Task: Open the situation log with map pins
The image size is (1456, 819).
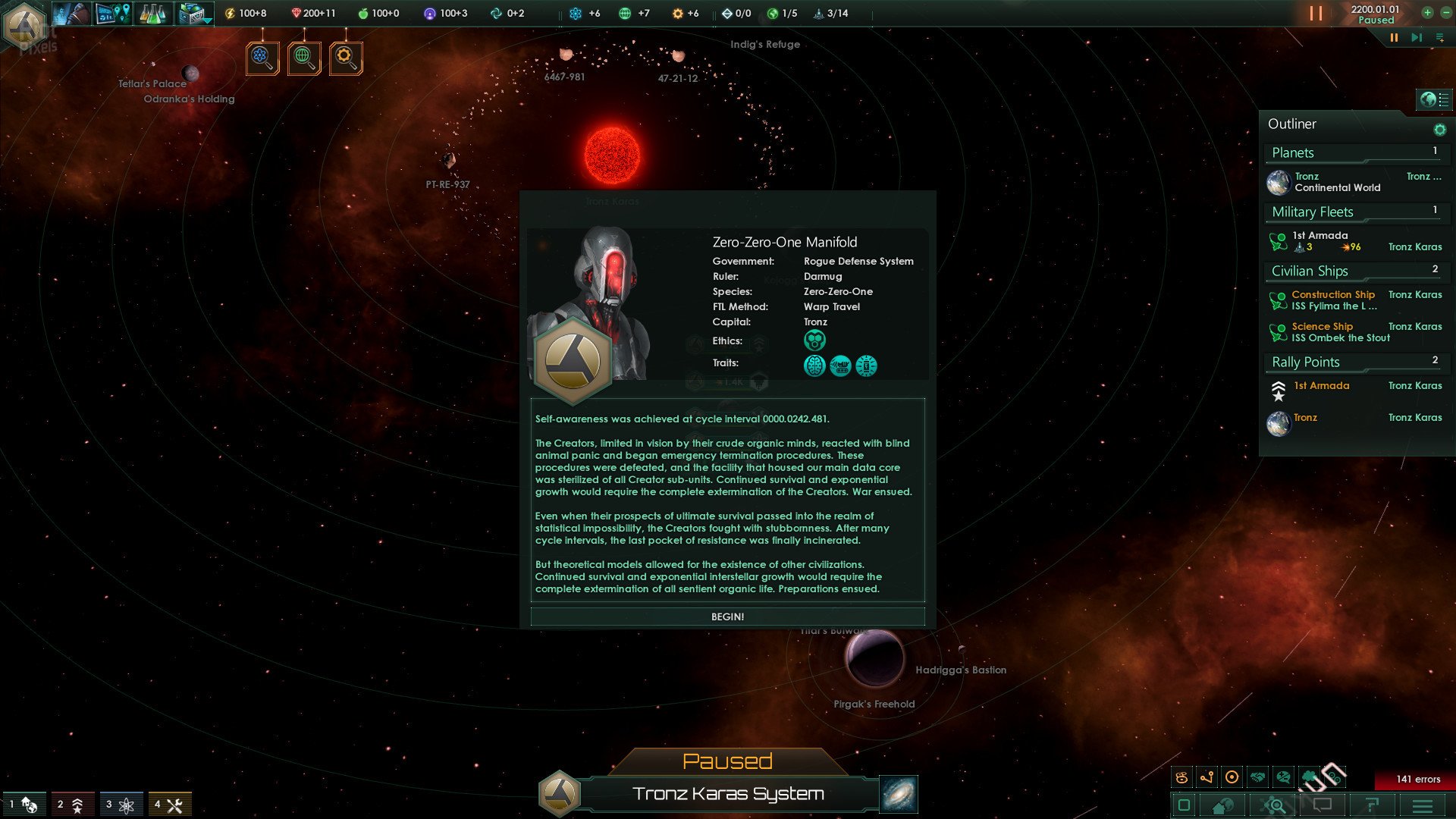Action: [x=113, y=14]
